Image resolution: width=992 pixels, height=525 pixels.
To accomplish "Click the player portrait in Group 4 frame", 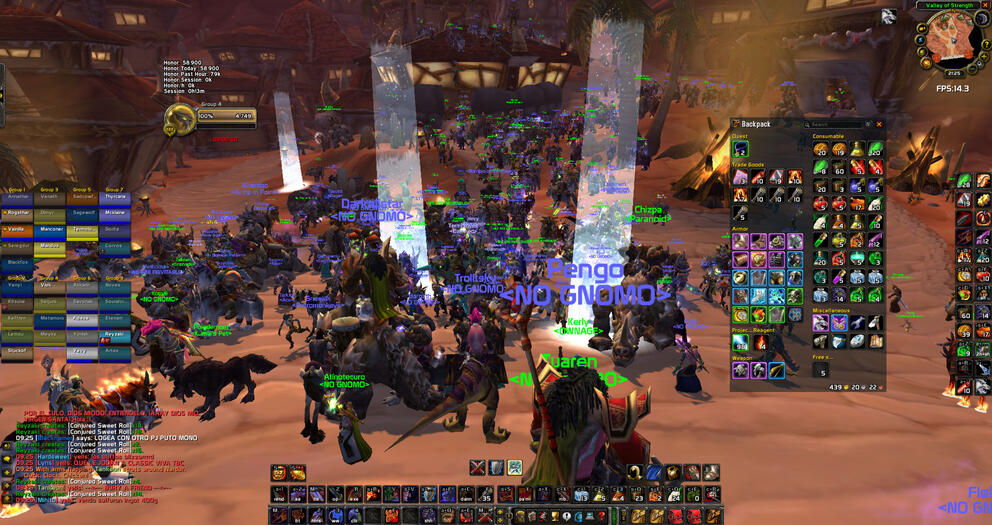I will (178, 119).
